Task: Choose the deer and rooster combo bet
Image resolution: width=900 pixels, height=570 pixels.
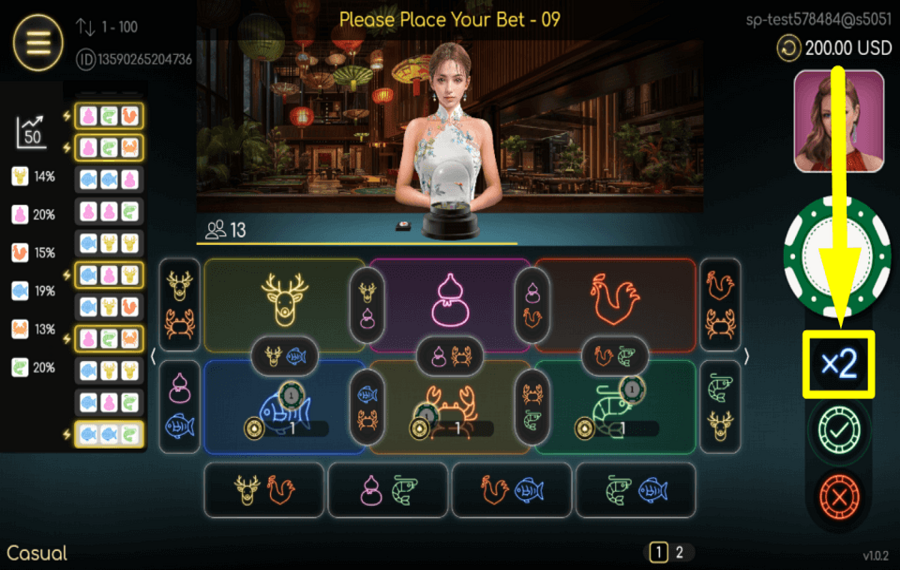Action: [x=263, y=490]
